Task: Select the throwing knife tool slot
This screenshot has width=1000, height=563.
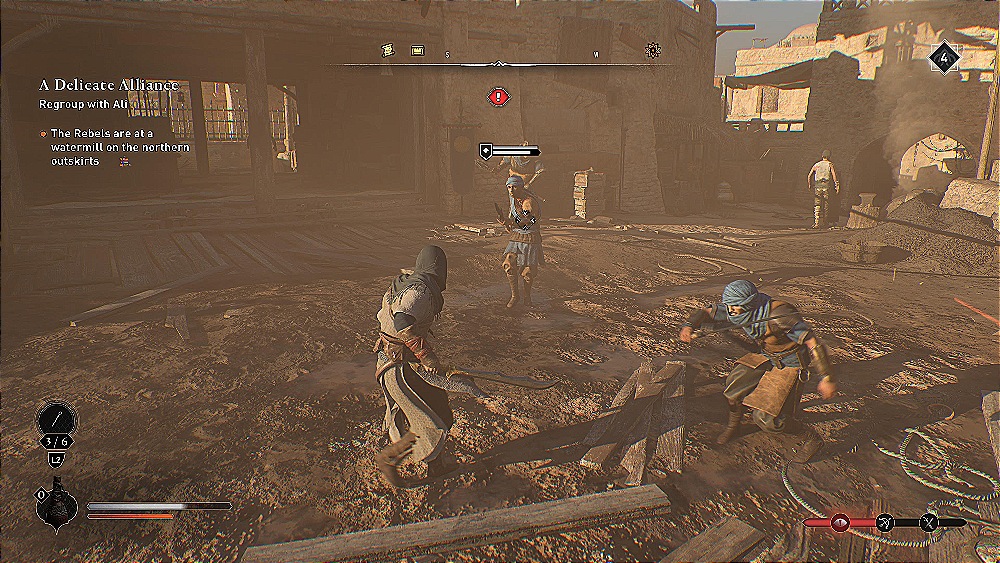Action: click(x=56, y=419)
